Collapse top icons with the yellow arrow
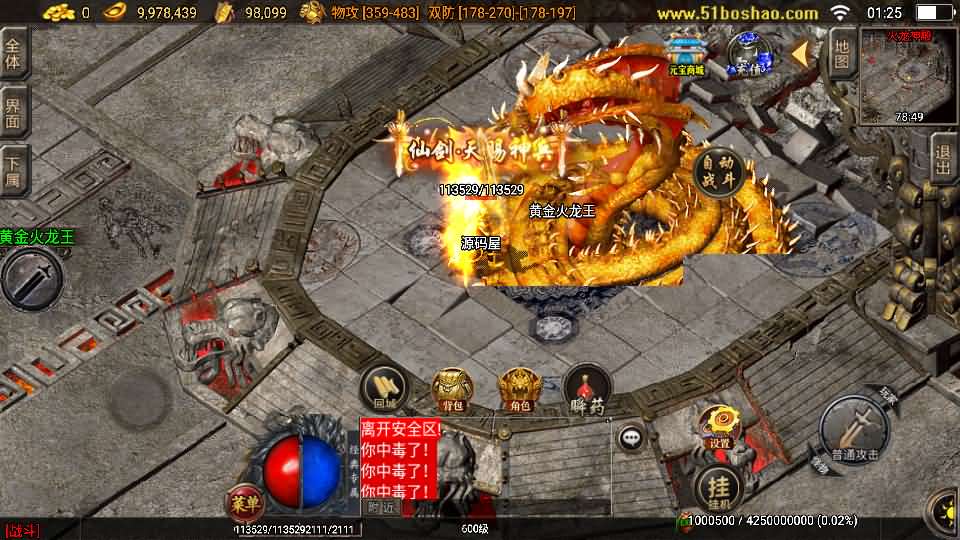This screenshot has width=960, height=540. (x=801, y=54)
